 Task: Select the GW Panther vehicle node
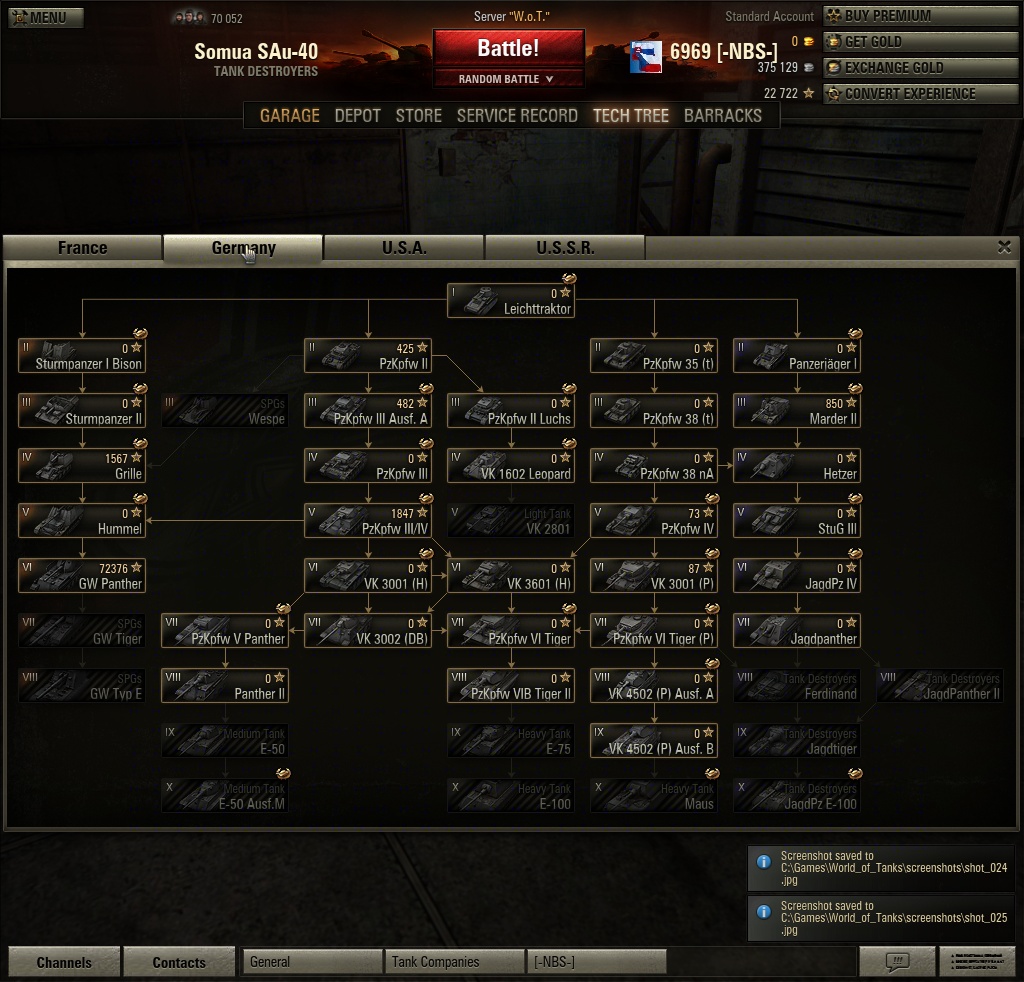(82, 576)
